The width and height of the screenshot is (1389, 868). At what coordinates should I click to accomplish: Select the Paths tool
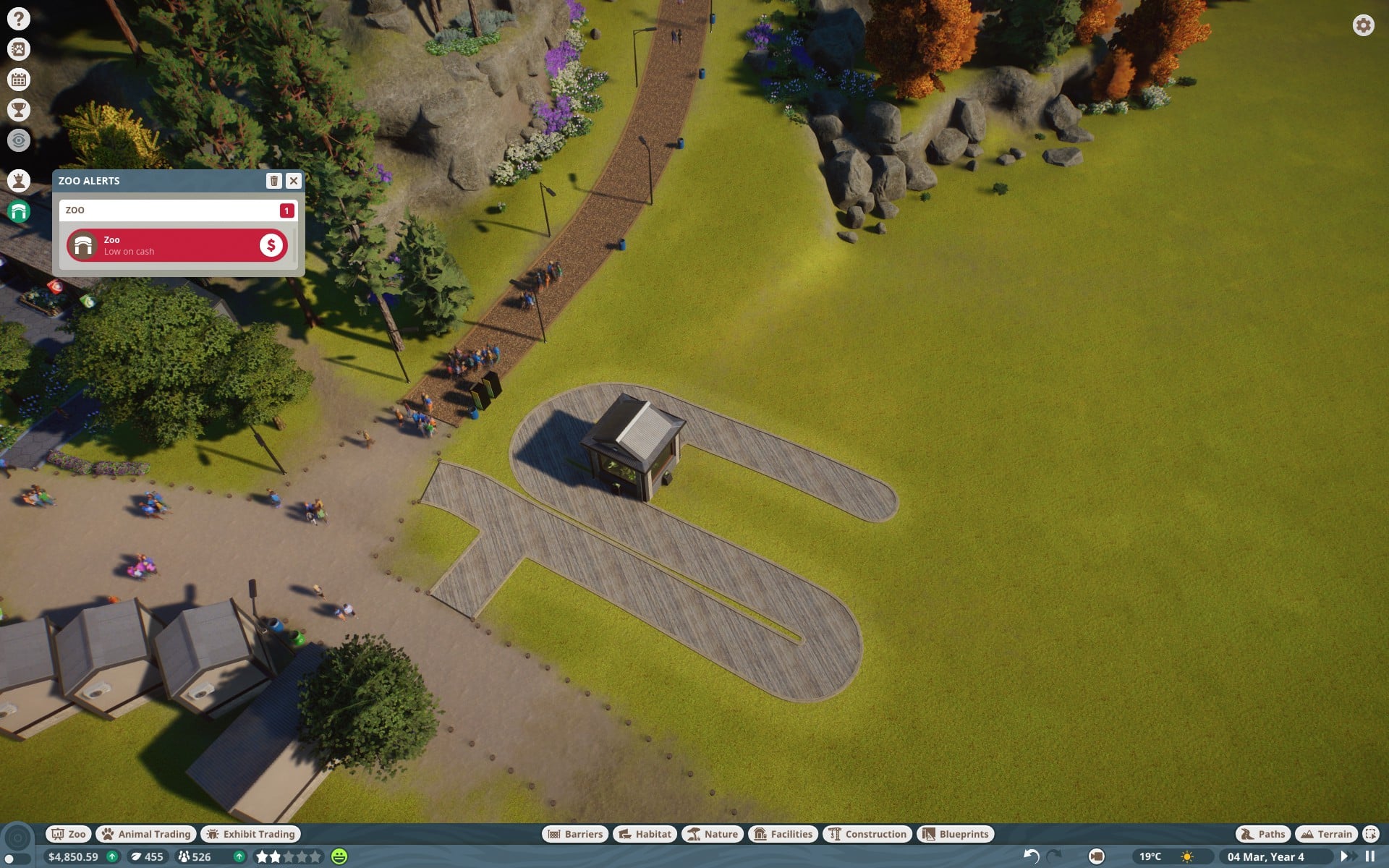(1263, 834)
